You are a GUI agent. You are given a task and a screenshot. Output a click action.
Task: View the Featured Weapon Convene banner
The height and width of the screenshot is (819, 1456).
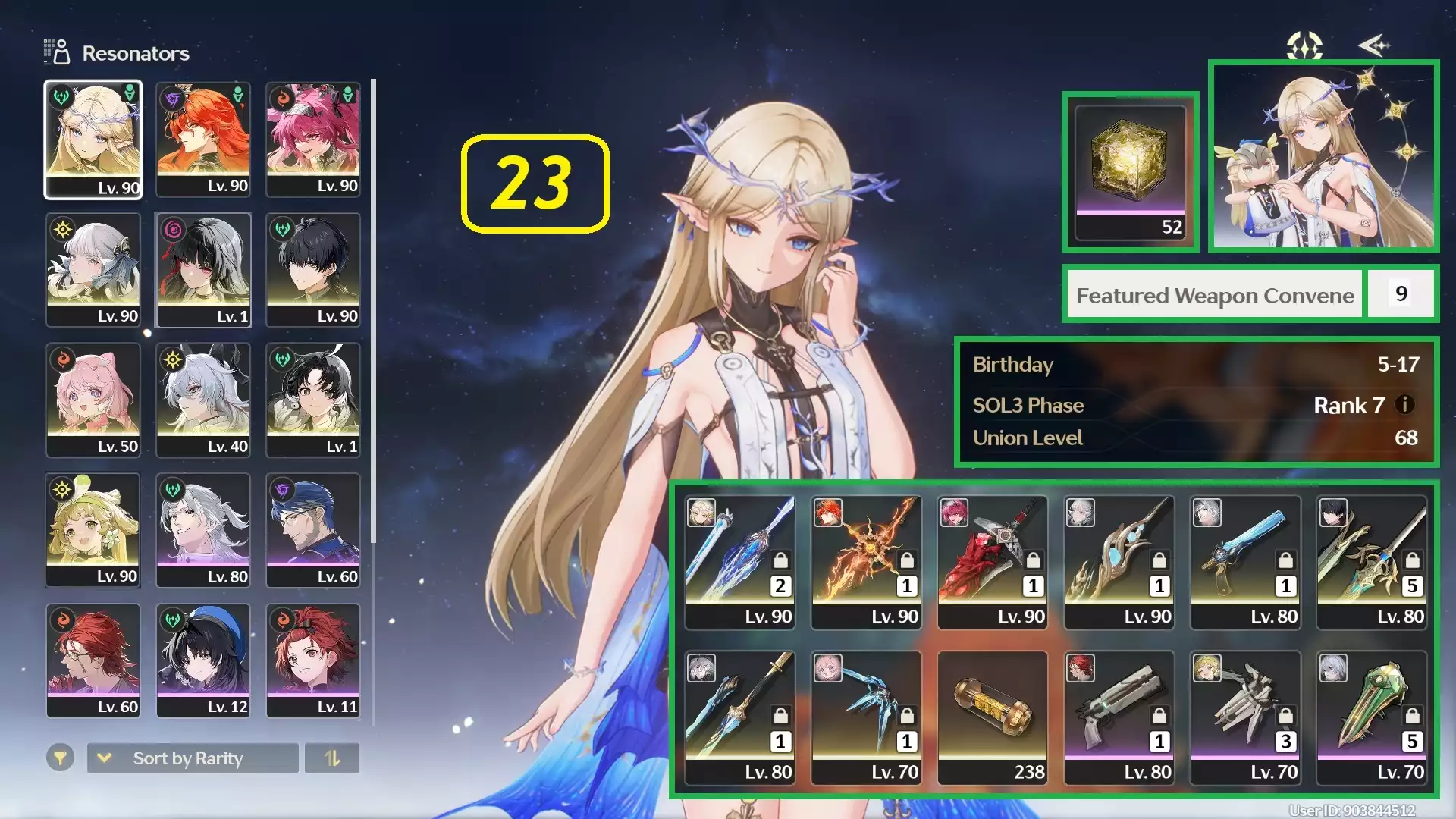[x=1215, y=295]
